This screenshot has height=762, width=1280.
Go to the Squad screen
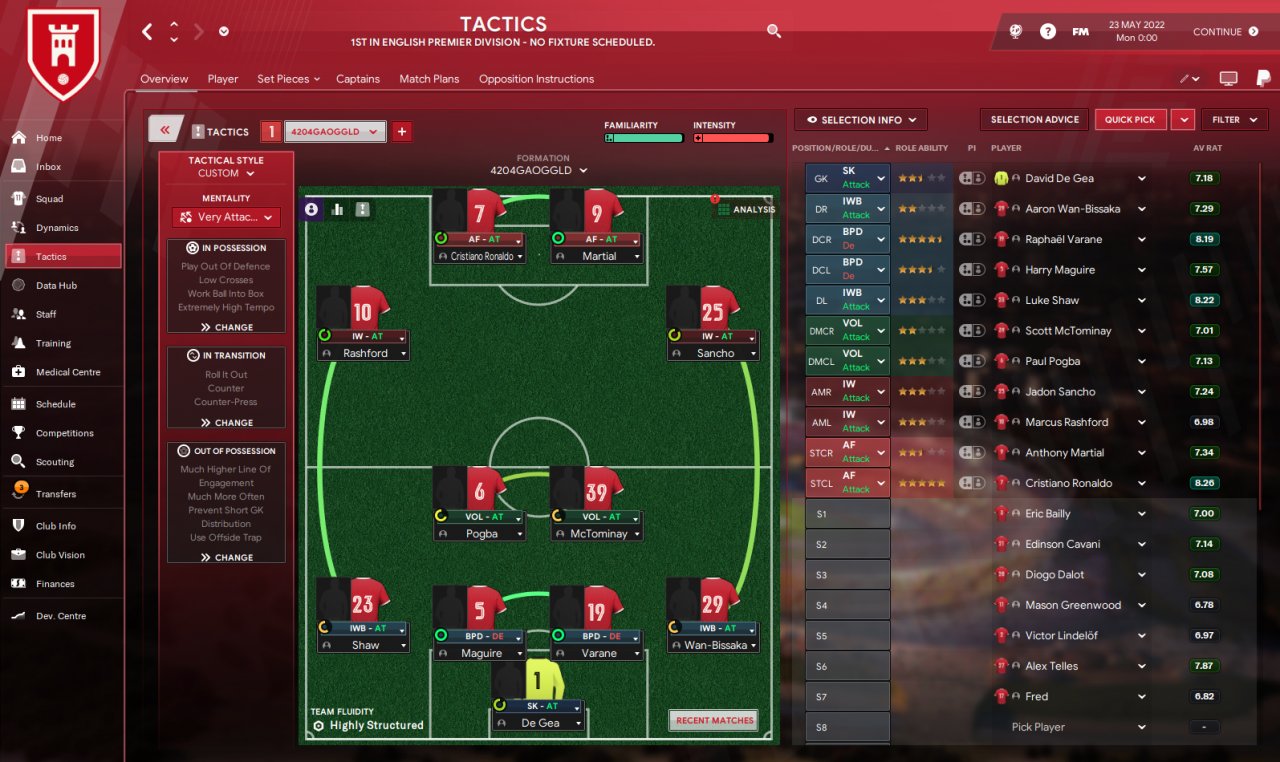(49, 199)
